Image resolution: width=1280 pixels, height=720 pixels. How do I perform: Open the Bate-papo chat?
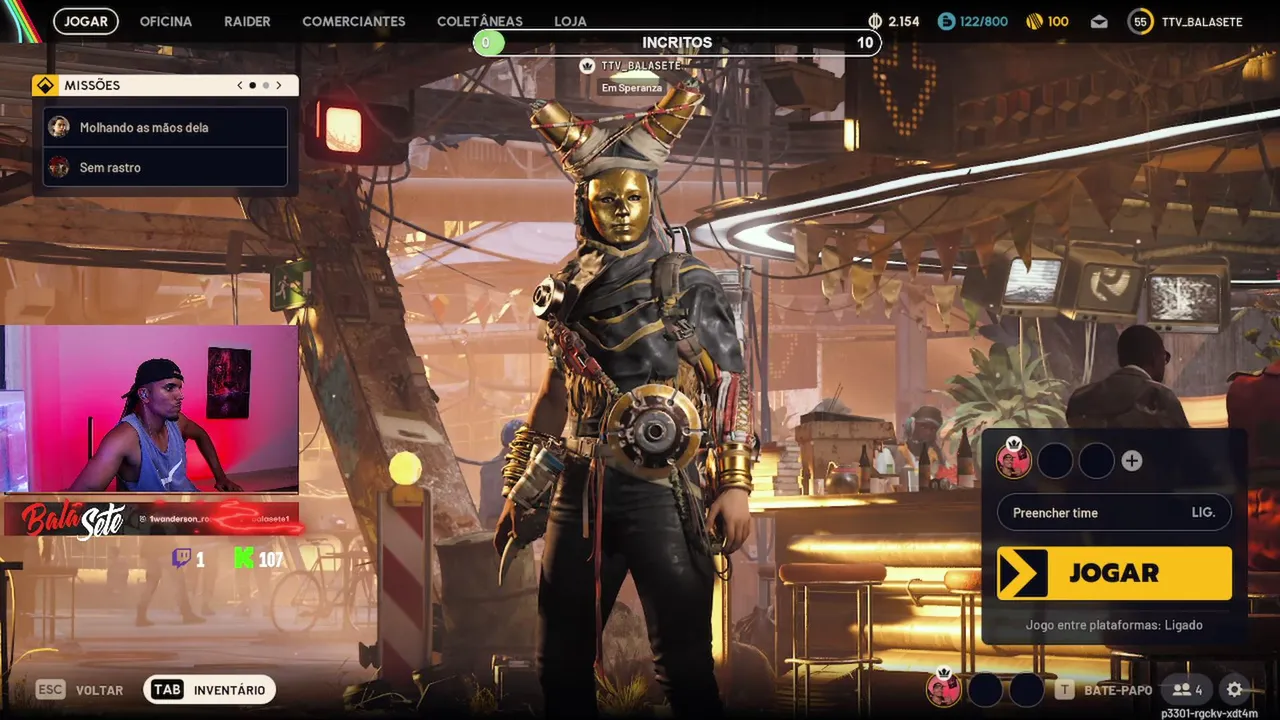click(1106, 690)
